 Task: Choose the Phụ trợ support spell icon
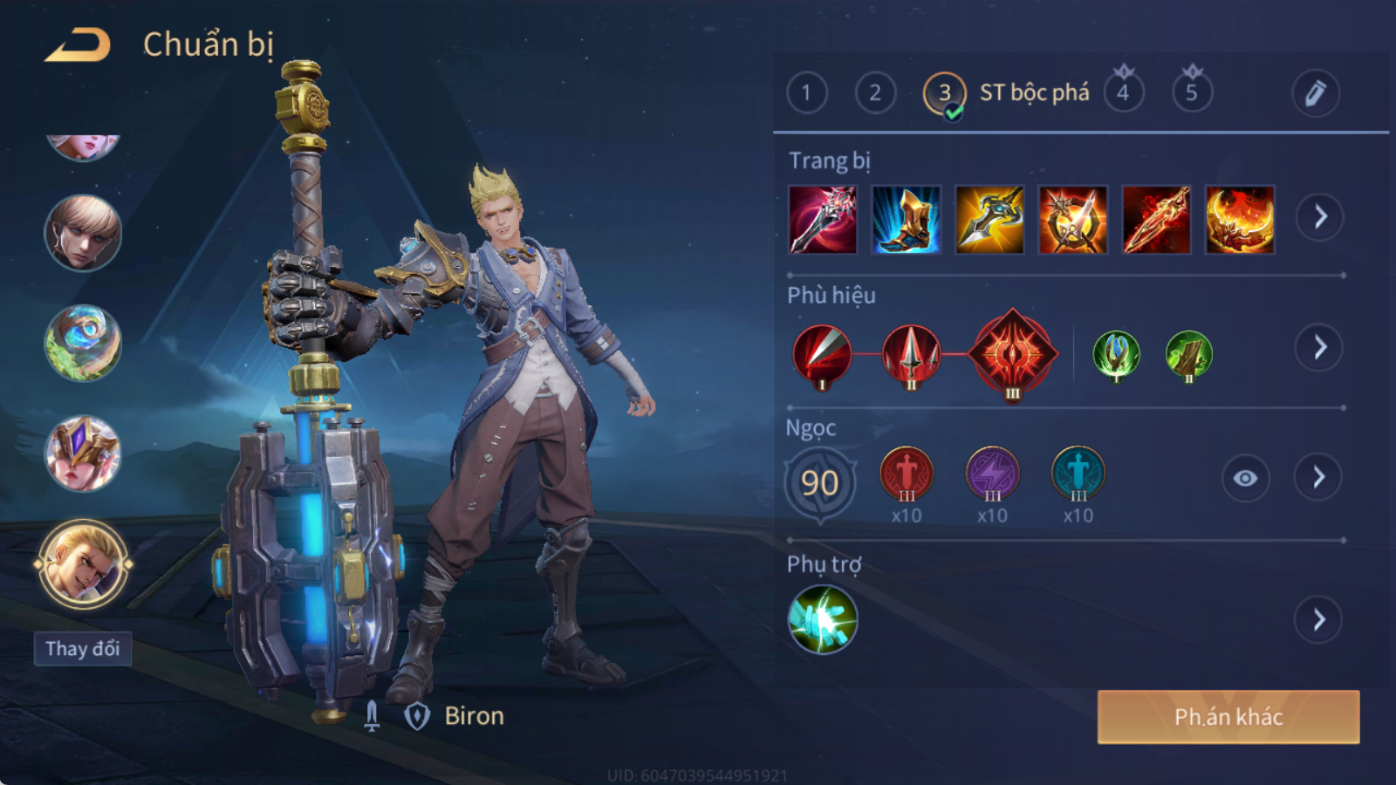[x=822, y=620]
